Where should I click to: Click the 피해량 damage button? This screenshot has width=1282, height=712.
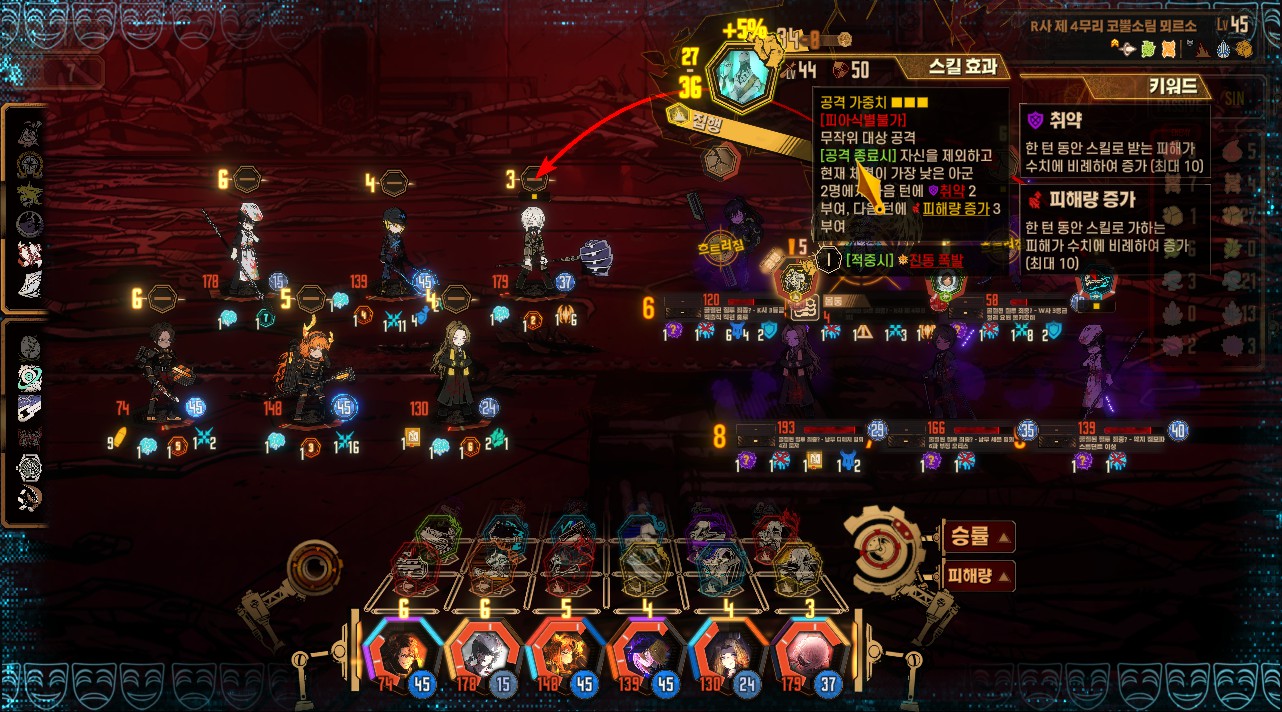point(978,575)
